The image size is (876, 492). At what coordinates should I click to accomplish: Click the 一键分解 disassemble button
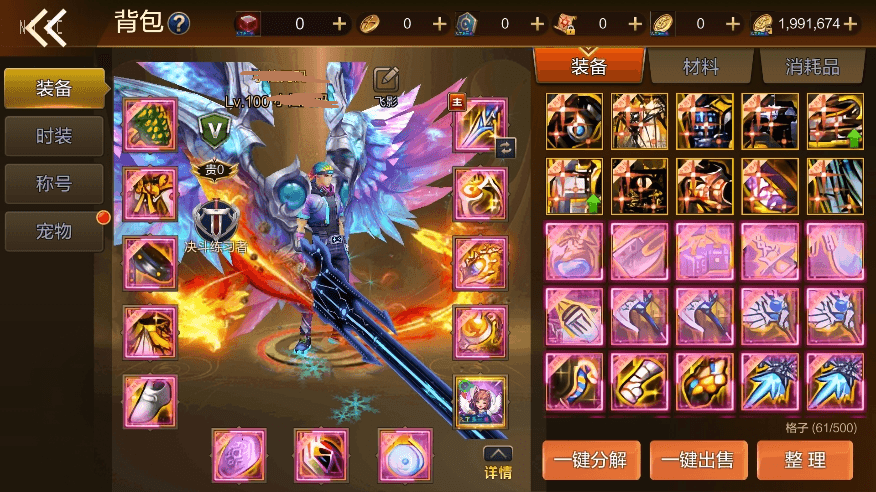coord(591,460)
